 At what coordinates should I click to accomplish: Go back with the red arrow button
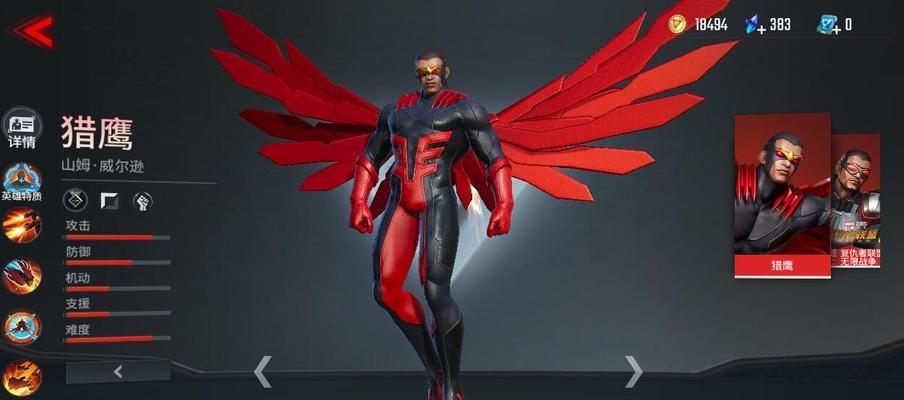click(32, 30)
